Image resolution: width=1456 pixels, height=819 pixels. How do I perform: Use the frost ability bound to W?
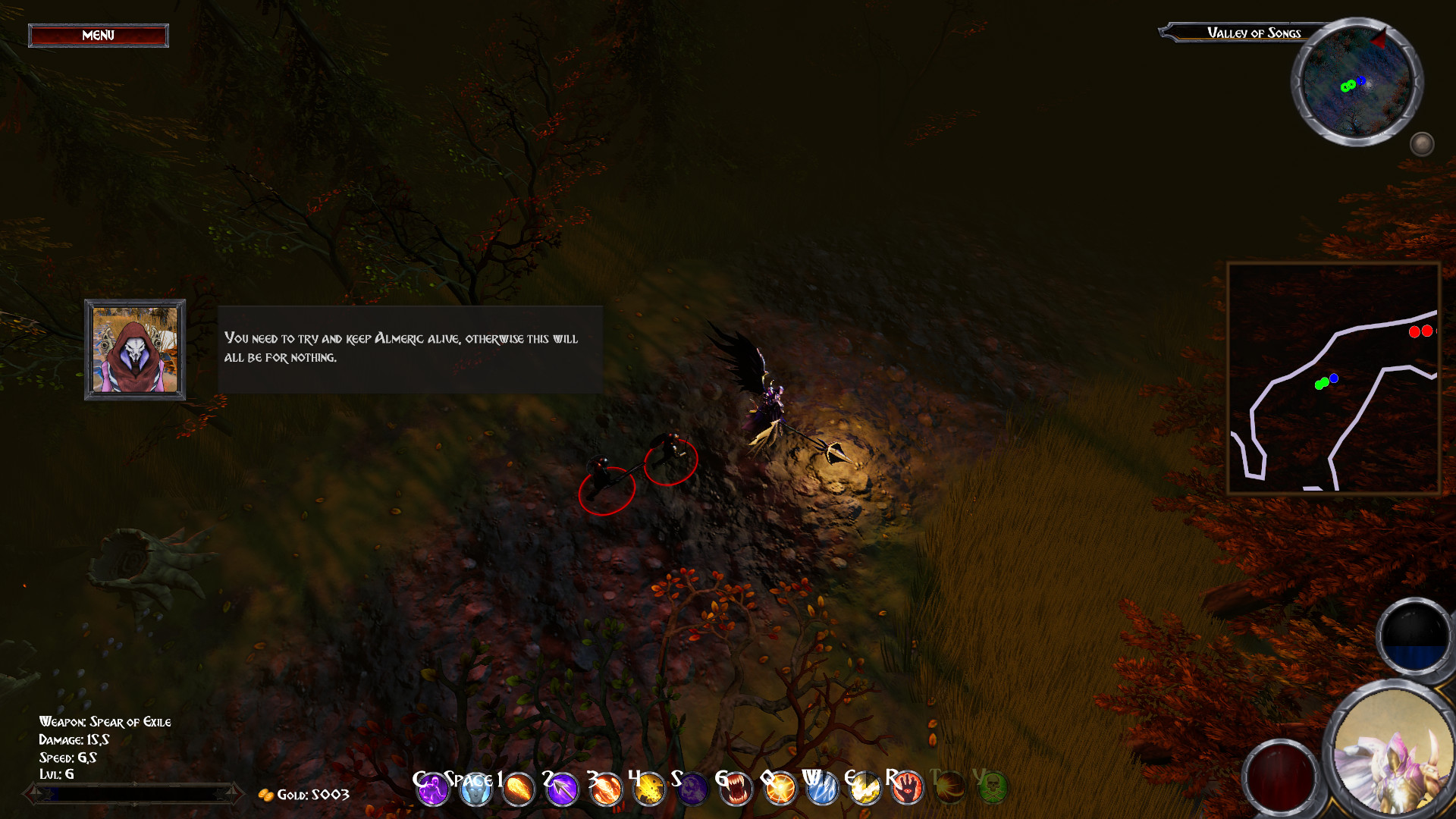coord(822,789)
